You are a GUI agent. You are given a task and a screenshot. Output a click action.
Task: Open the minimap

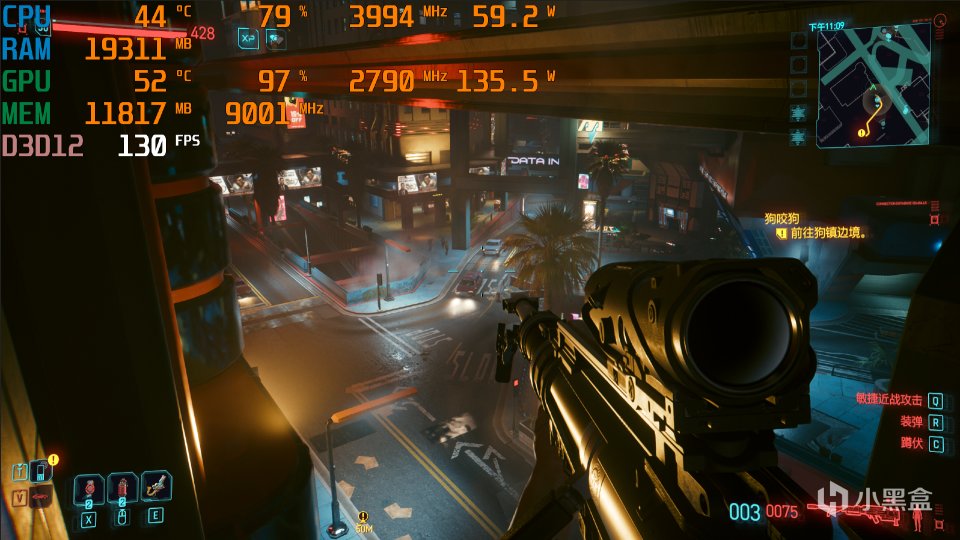(x=871, y=87)
